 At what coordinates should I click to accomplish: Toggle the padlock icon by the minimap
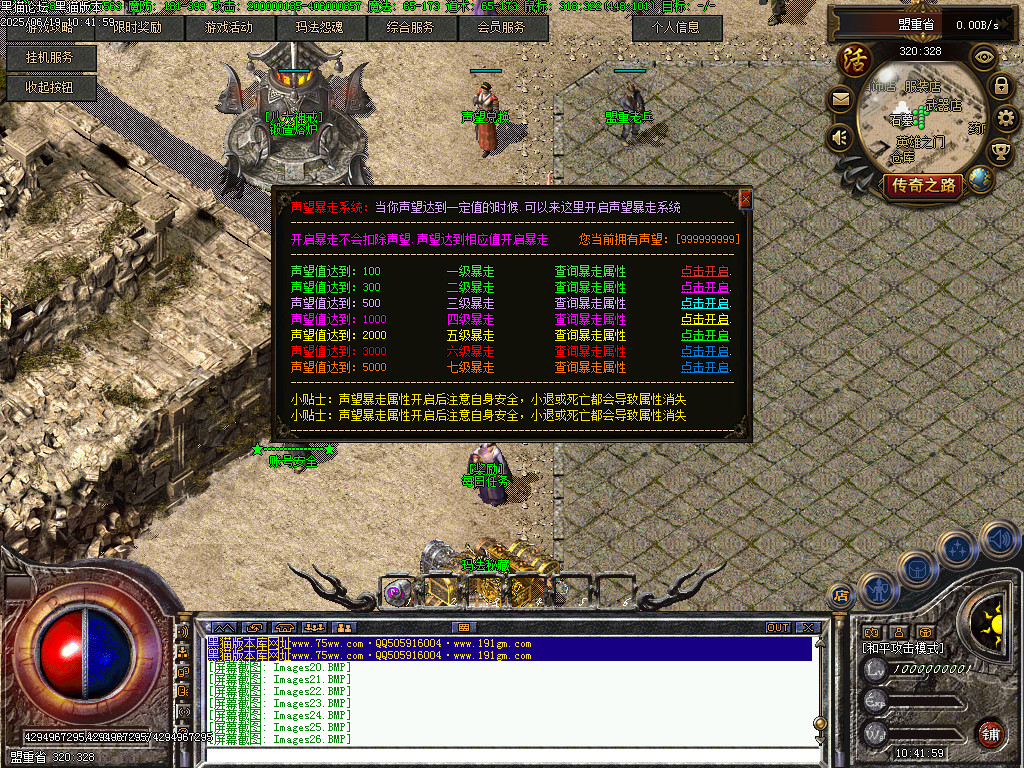[1000, 86]
